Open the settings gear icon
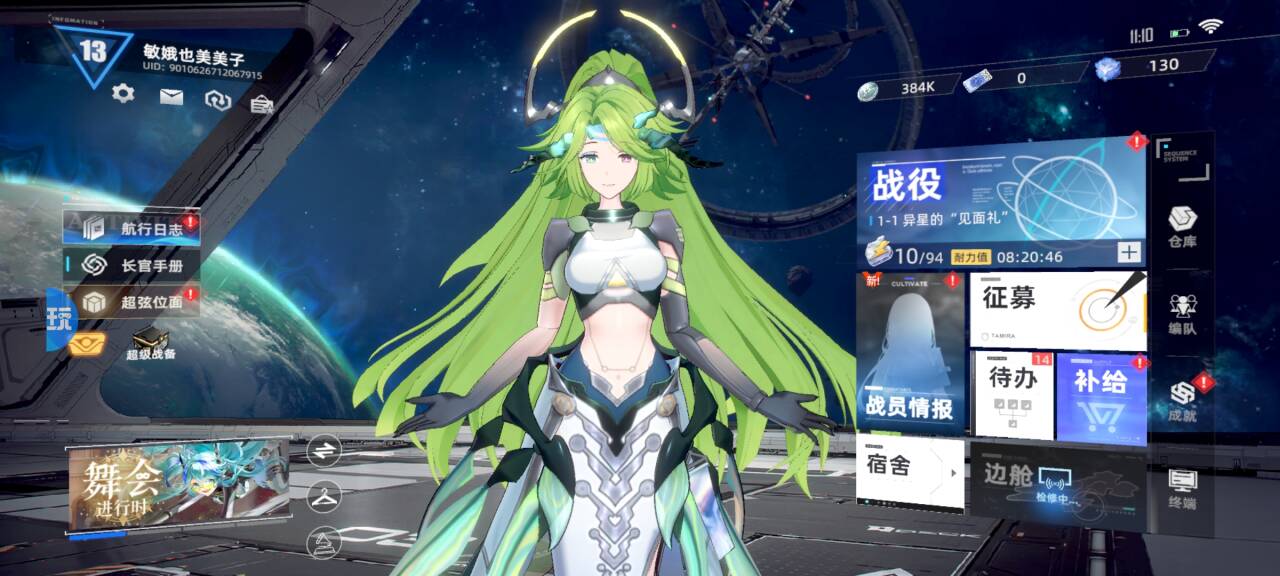This screenshot has height=576, width=1280. pyautogui.click(x=123, y=94)
